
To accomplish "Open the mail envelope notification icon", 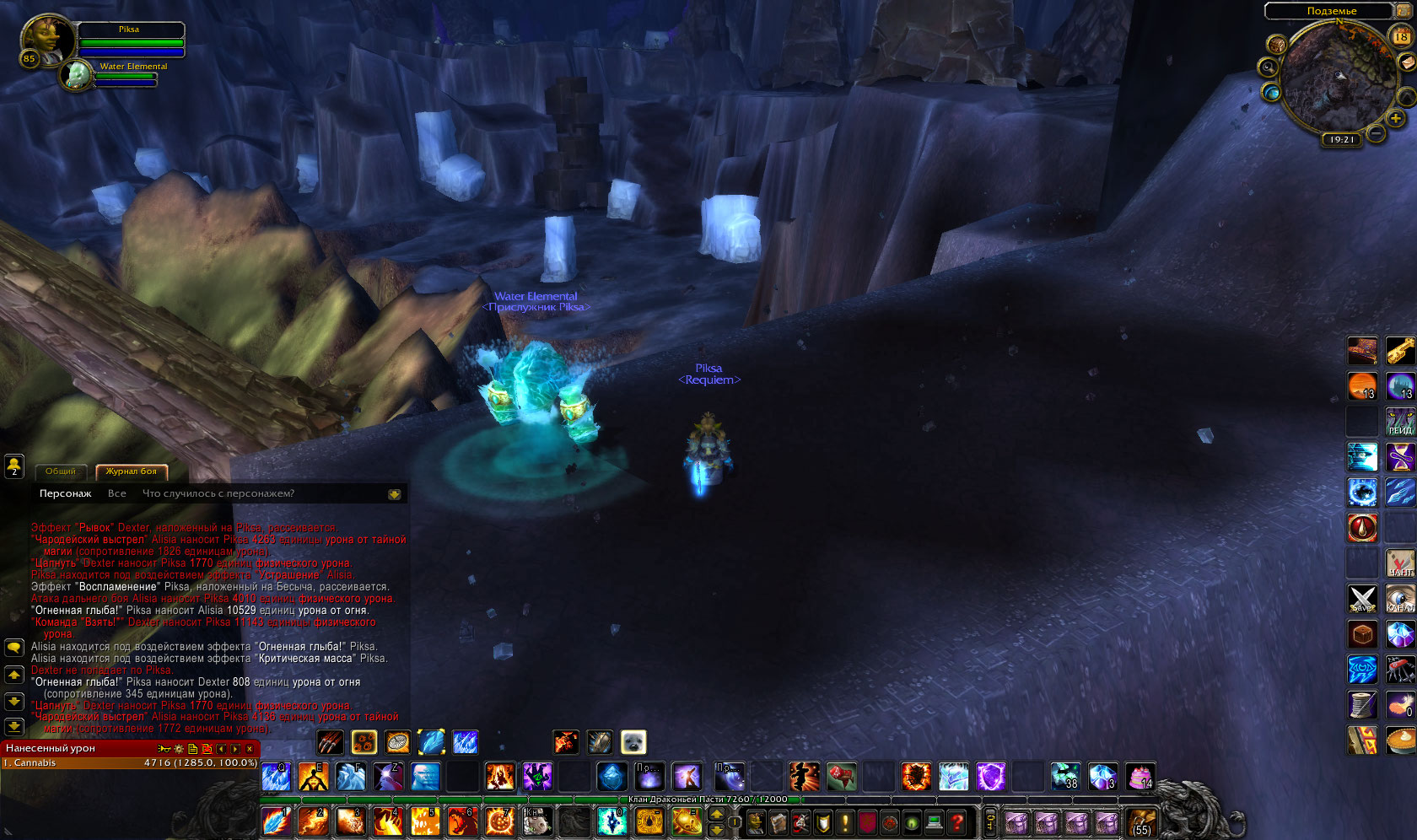I will point(1406,63).
